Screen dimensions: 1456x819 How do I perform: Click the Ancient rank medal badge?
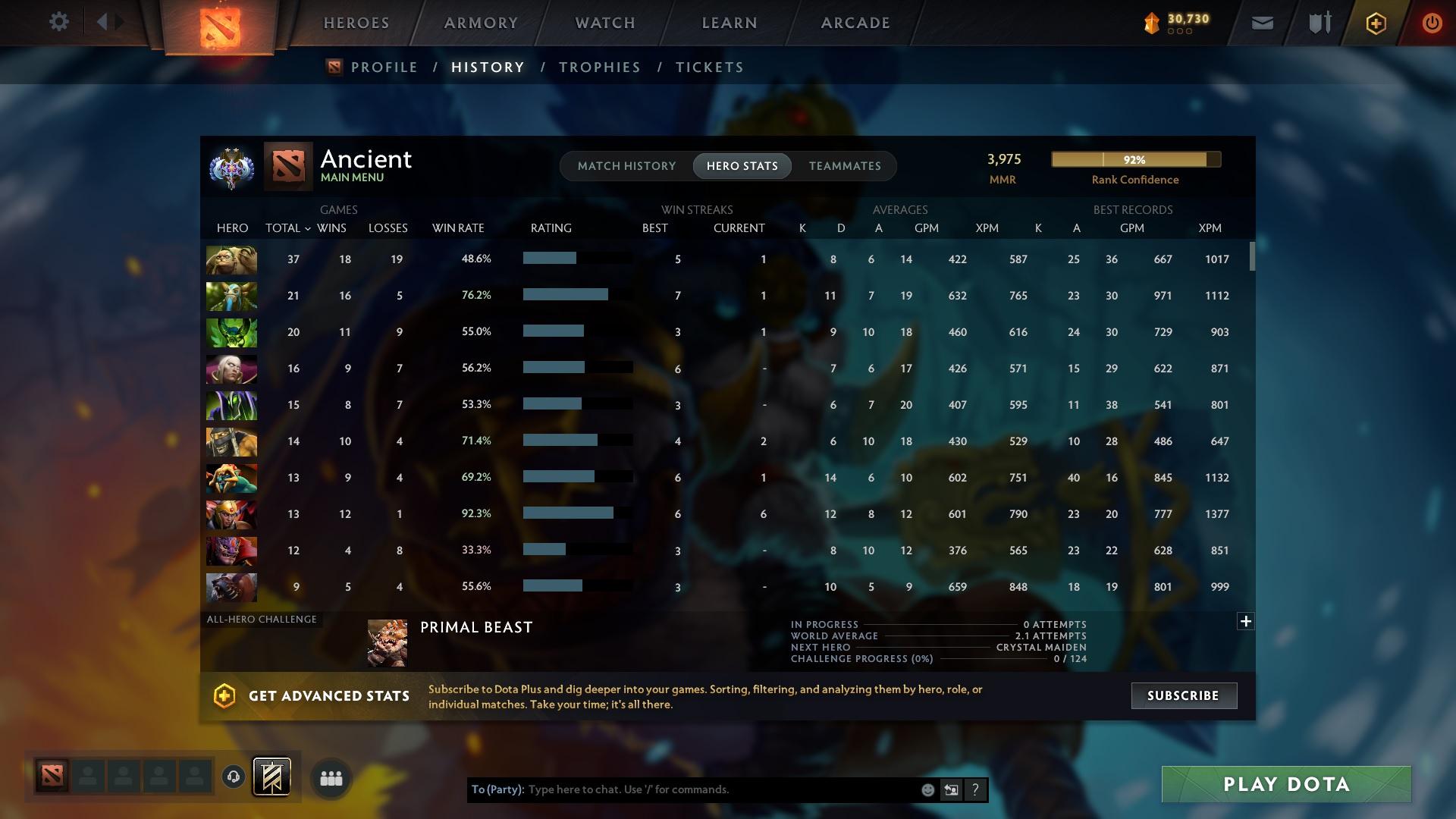tap(231, 168)
